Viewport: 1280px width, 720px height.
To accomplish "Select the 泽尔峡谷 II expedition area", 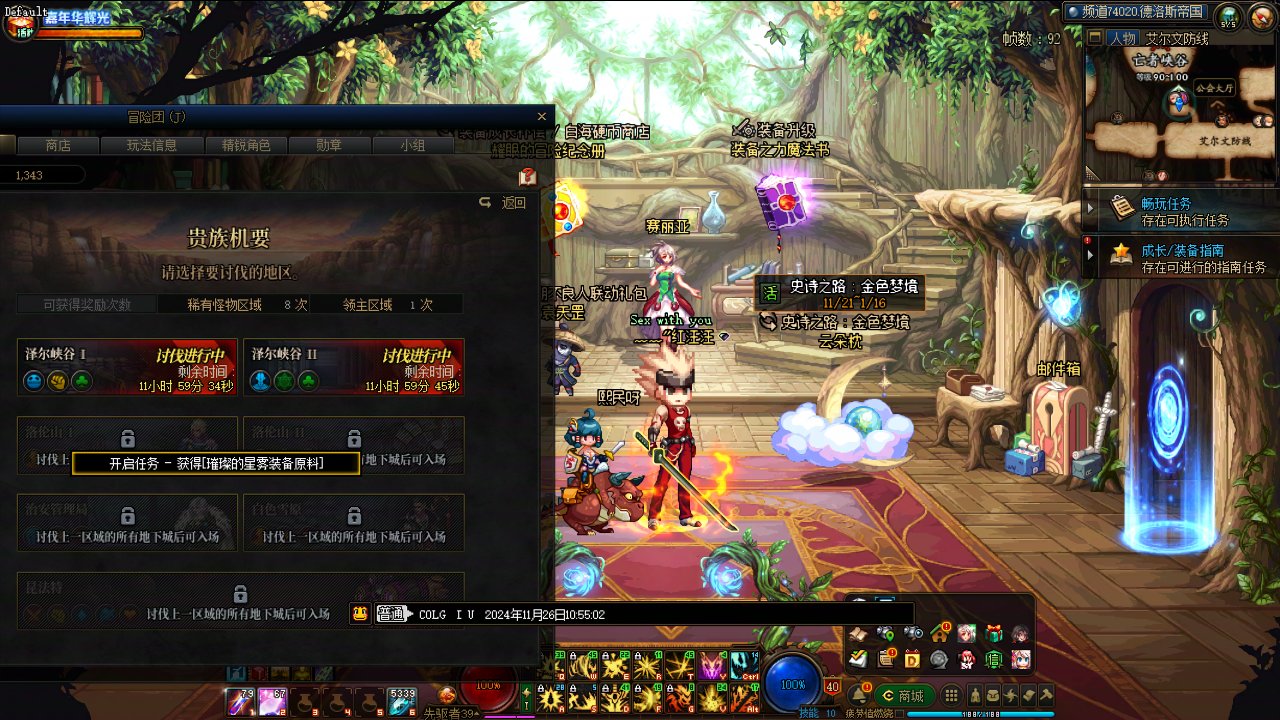I will point(353,367).
